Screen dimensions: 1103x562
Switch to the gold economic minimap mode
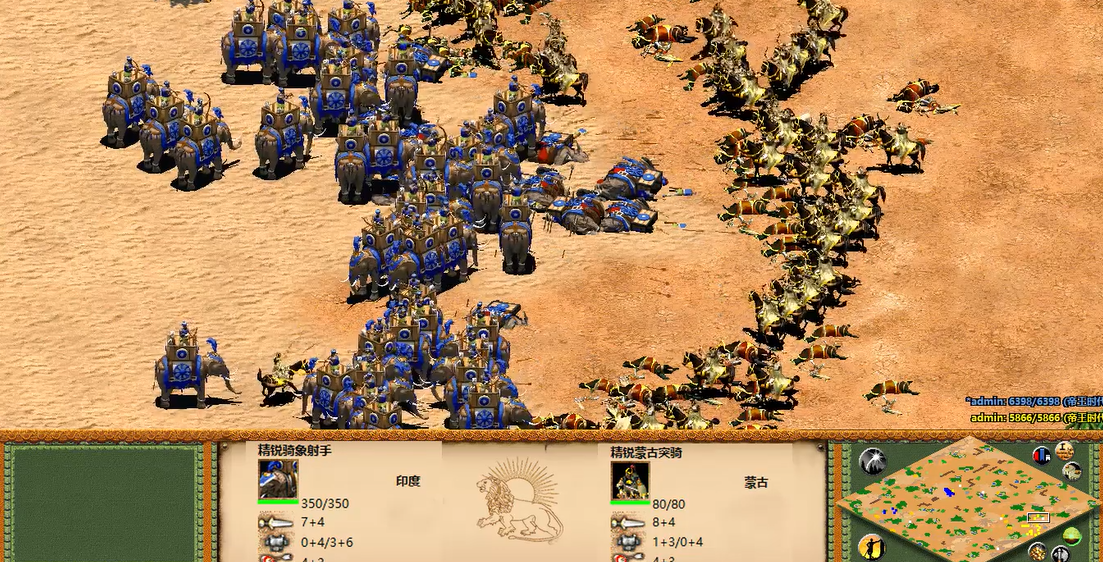point(1037,551)
